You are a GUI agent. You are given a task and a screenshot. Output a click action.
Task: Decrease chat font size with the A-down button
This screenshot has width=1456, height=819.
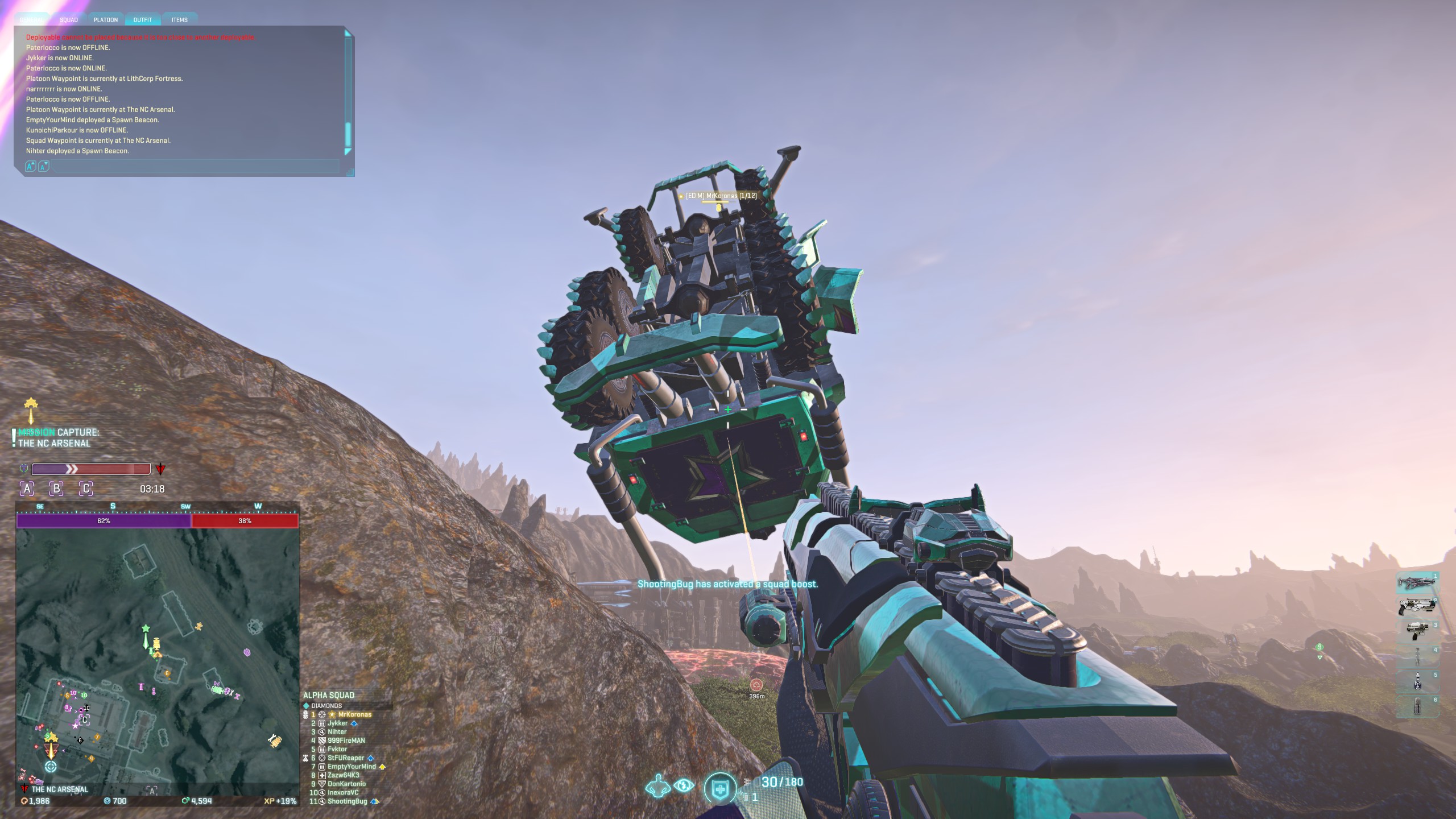43,166
